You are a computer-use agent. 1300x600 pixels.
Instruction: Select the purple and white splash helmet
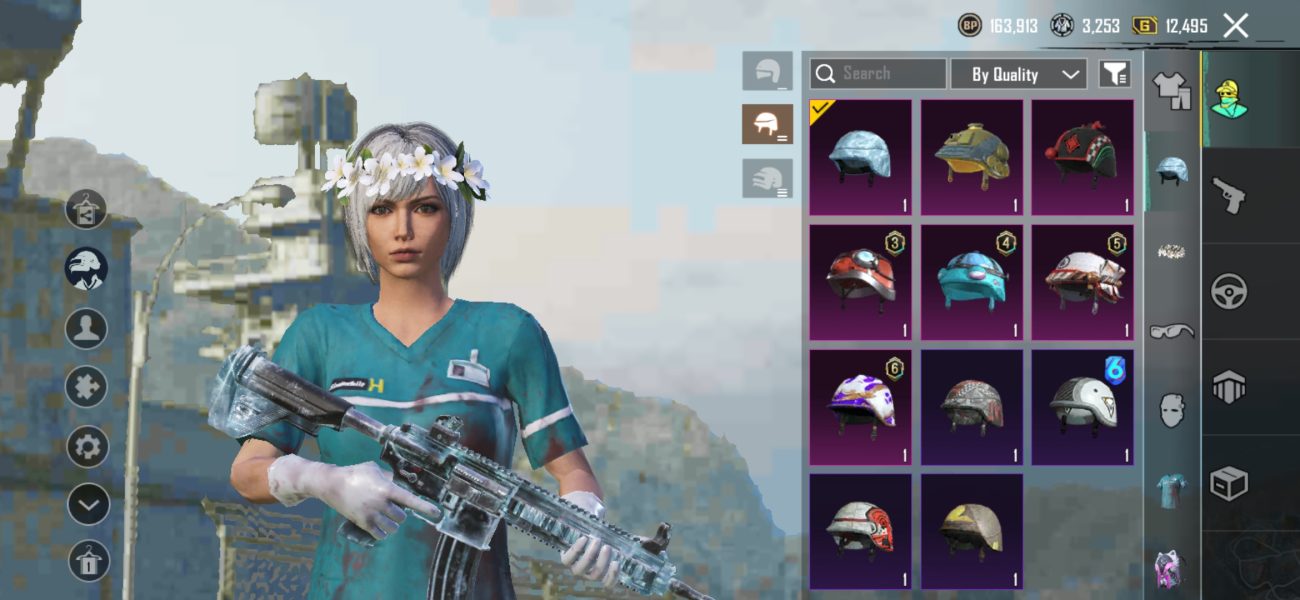tap(860, 407)
